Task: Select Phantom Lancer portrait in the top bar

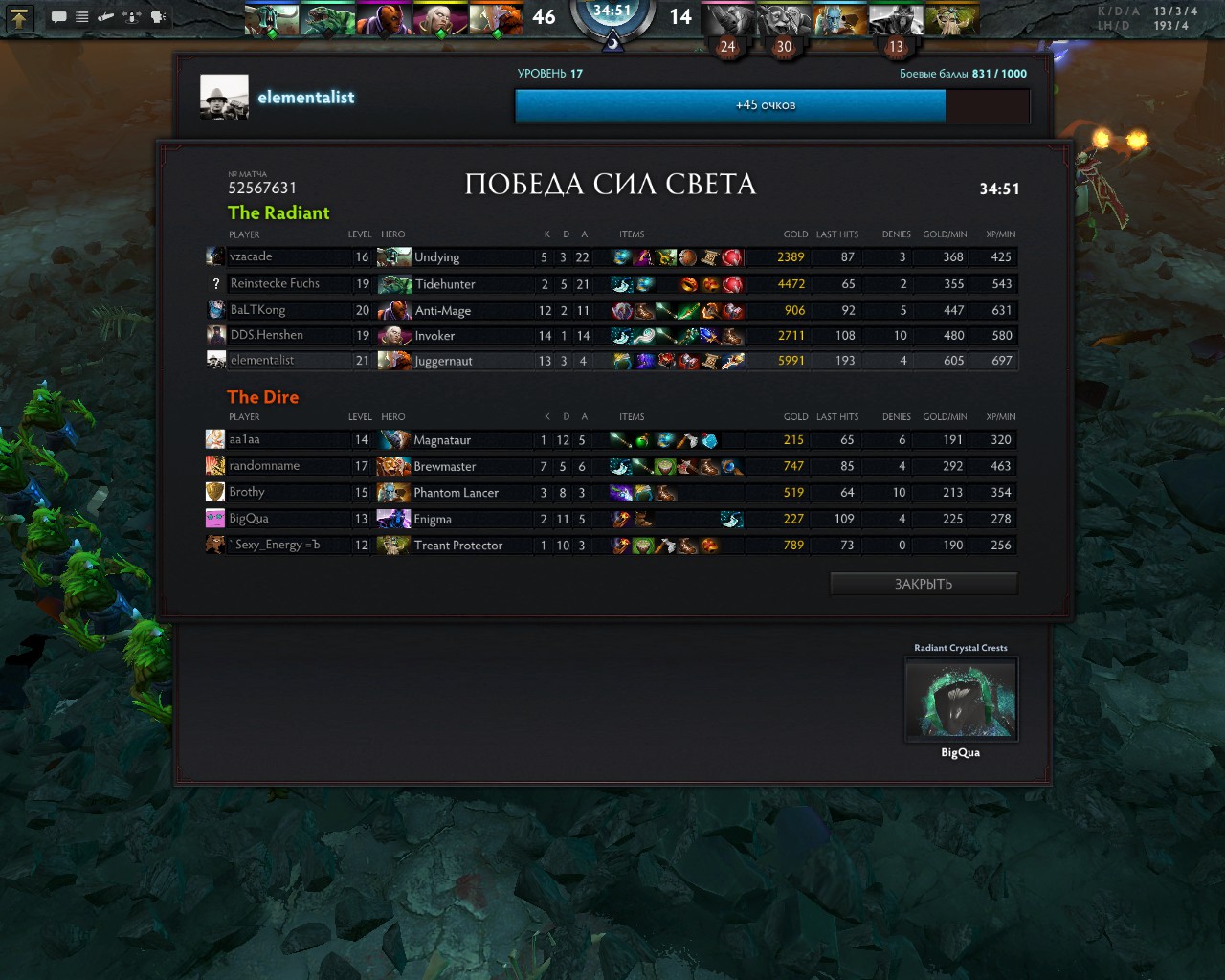Action: pos(840,18)
